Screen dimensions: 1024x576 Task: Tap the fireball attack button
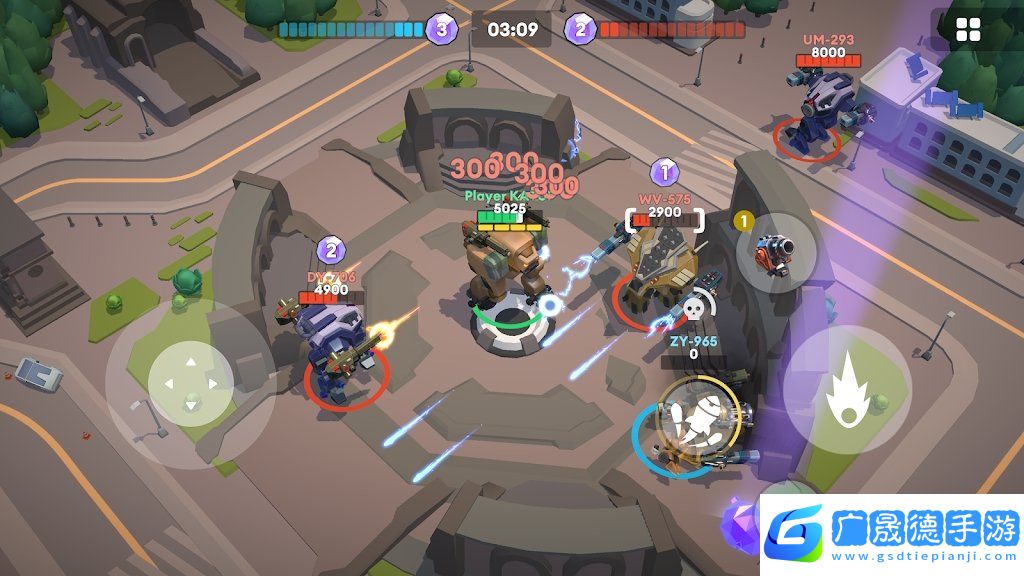846,389
